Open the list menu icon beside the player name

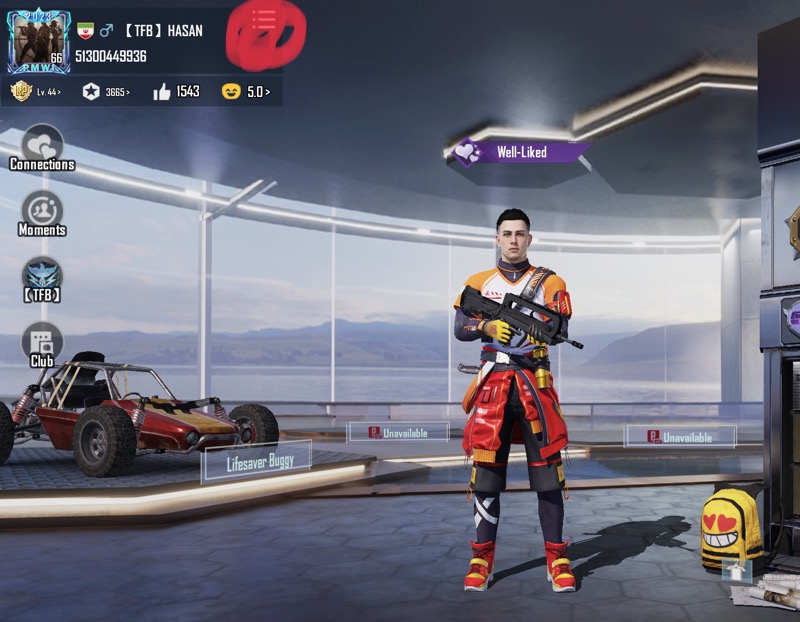pyautogui.click(x=264, y=19)
